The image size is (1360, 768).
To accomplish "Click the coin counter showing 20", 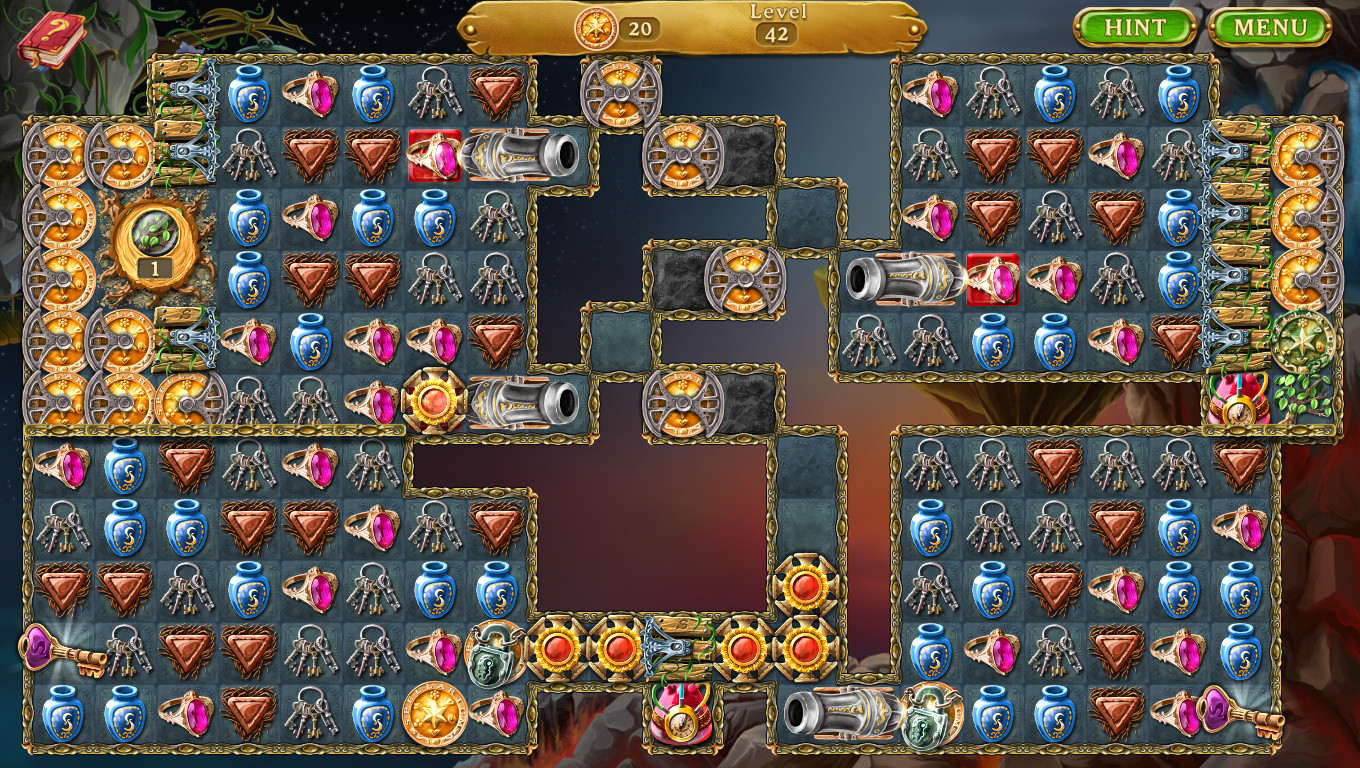I will (x=620, y=29).
